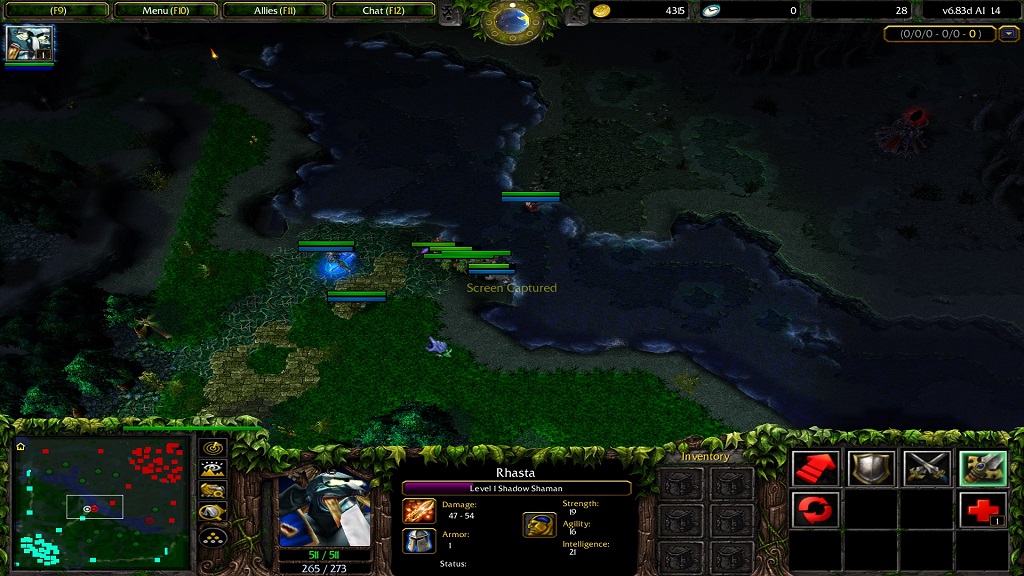The width and height of the screenshot is (1024, 576).
Task: Click the red arrow command icon
Action: click(815, 468)
